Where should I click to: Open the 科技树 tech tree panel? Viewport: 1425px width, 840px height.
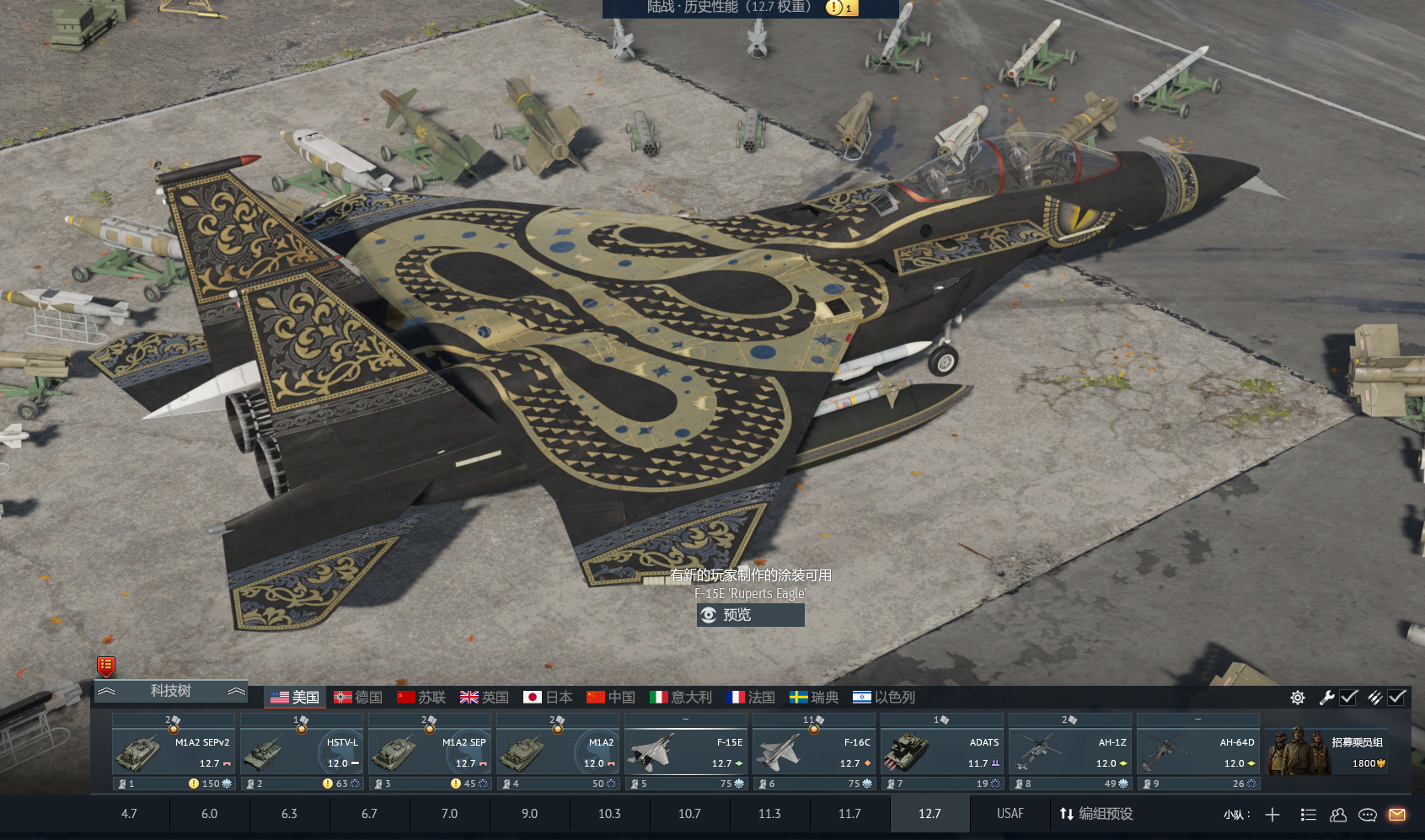tap(171, 691)
